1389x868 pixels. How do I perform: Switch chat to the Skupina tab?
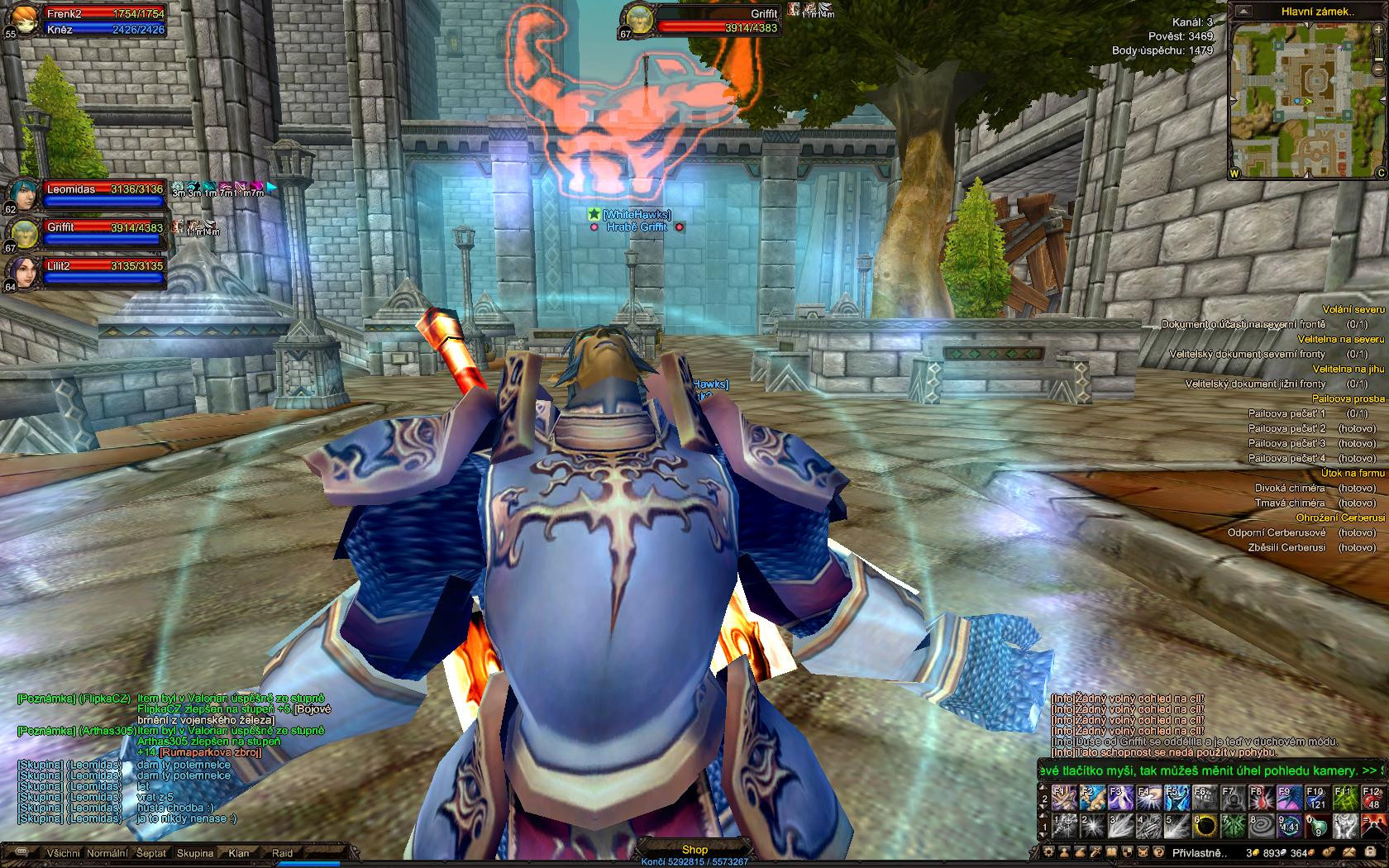tap(195, 853)
